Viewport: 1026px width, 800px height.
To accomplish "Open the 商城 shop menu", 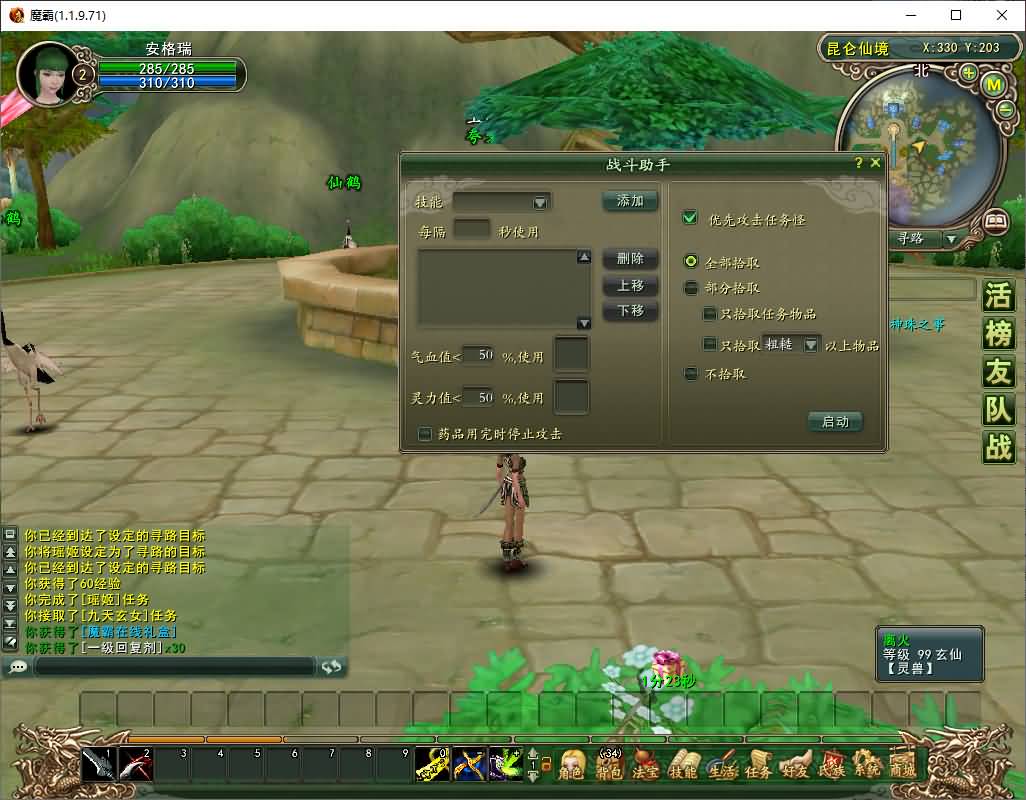I will tap(902, 765).
